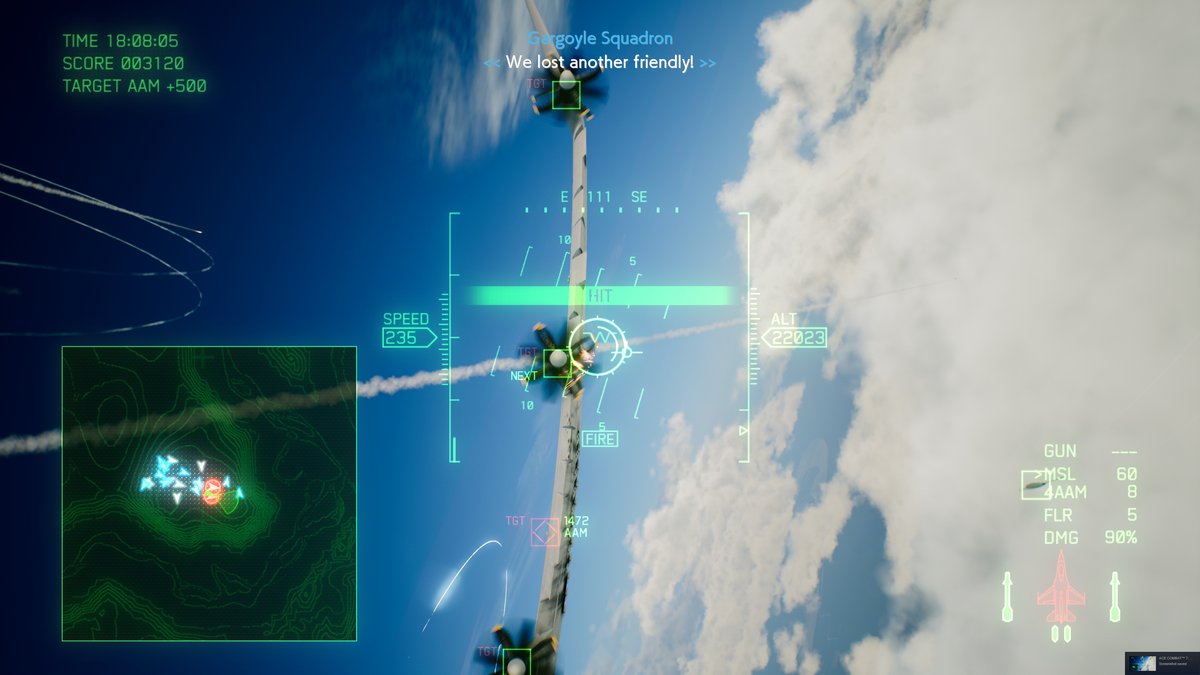Click the radar minimap
Image resolution: width=1200 pixels, height=675 pixels.
click(209, 493)
